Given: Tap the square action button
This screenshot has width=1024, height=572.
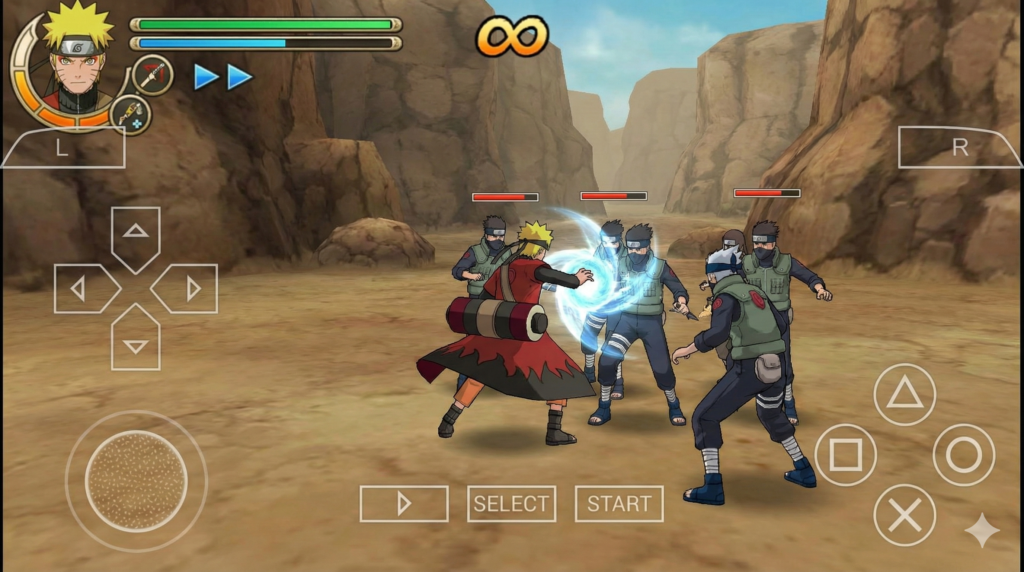Looking at the screenshot, I should [x=846, y=455].
